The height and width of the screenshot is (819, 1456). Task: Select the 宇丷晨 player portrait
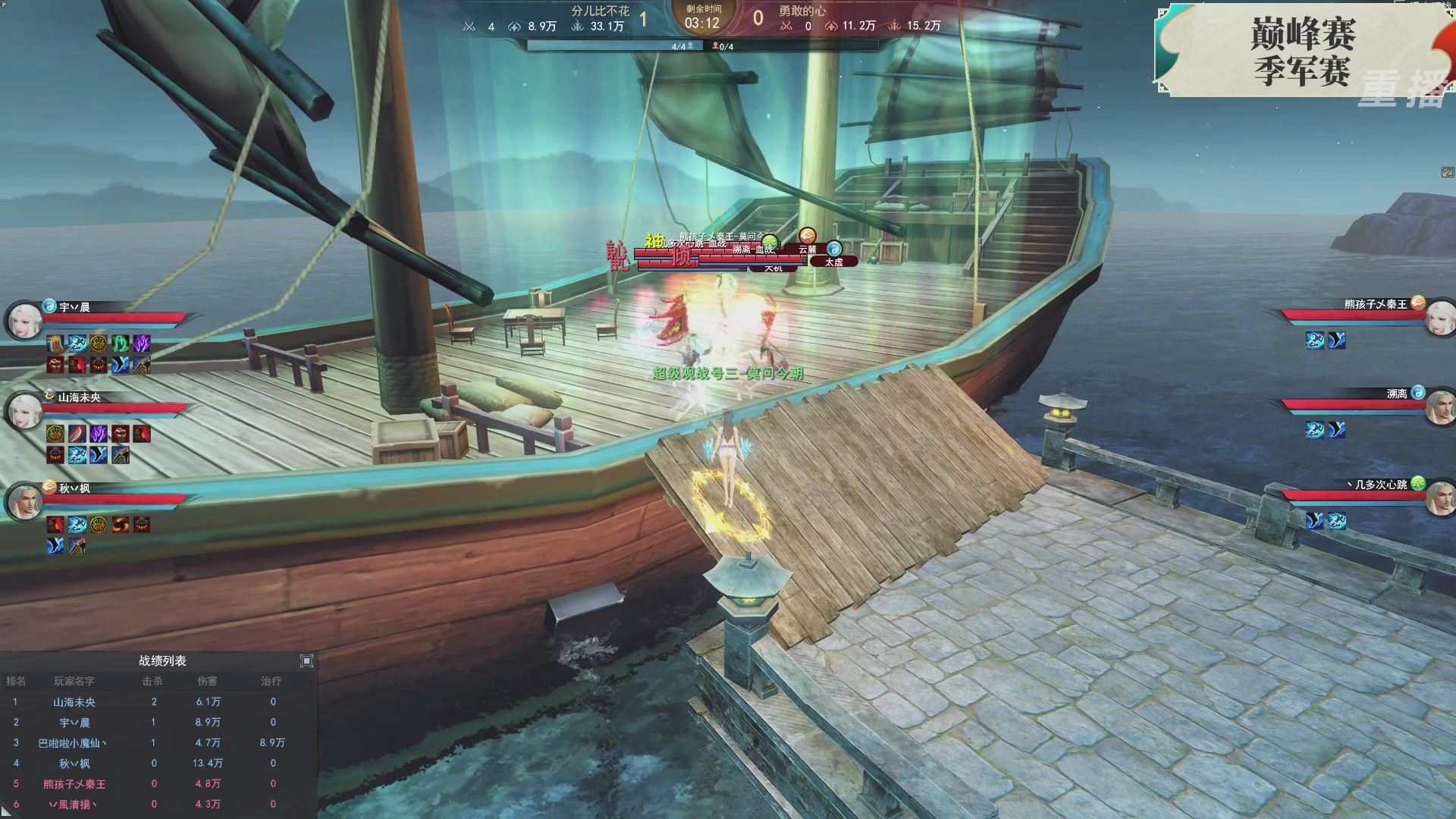click(24, 321)
